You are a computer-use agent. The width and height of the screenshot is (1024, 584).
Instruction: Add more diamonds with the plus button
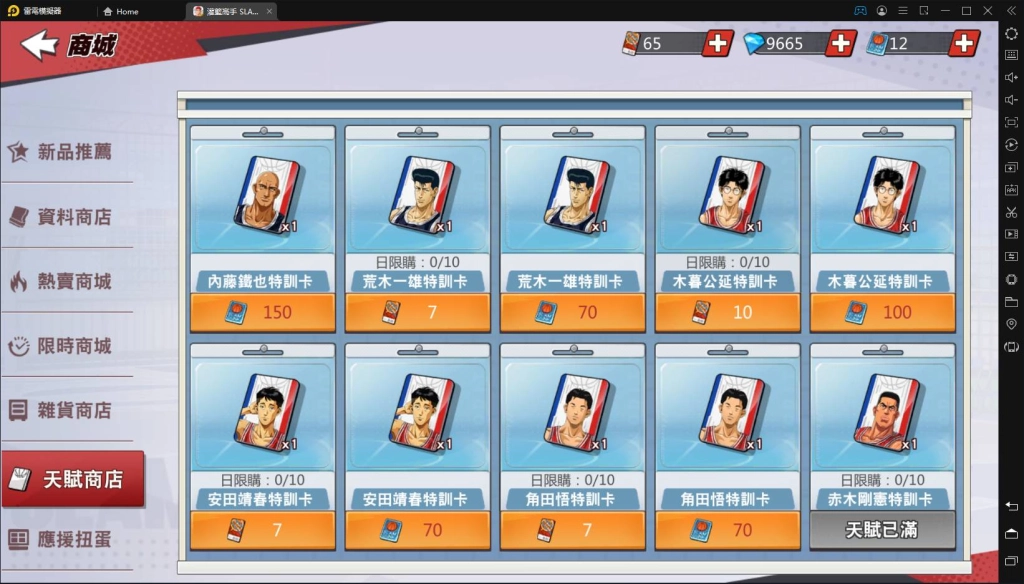(x=840, y=43)
